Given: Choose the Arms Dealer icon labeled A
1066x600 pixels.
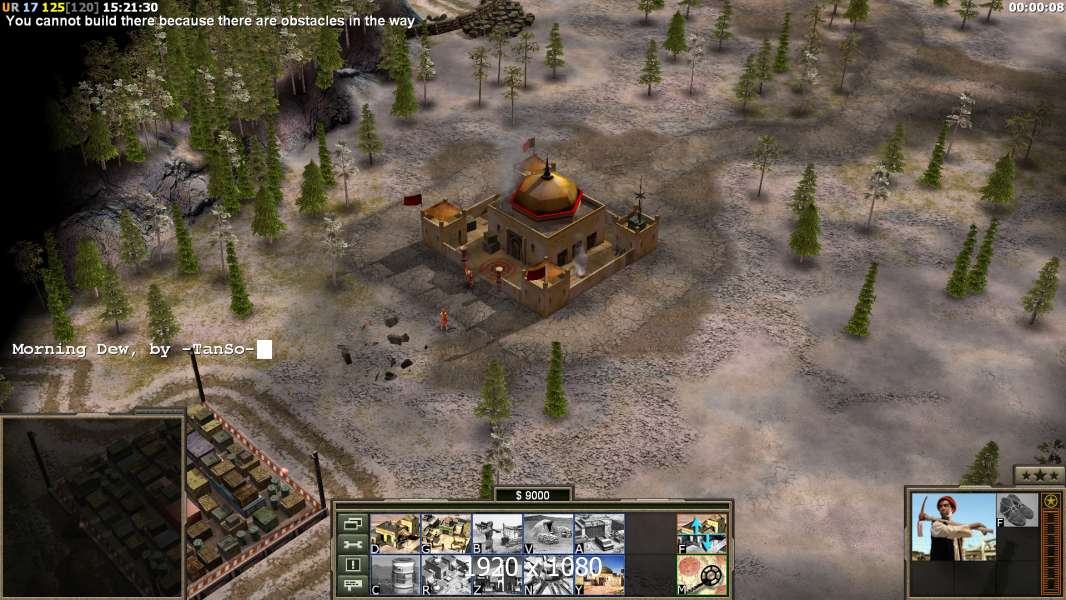Looking at the screenshot, I should (599, 533).
